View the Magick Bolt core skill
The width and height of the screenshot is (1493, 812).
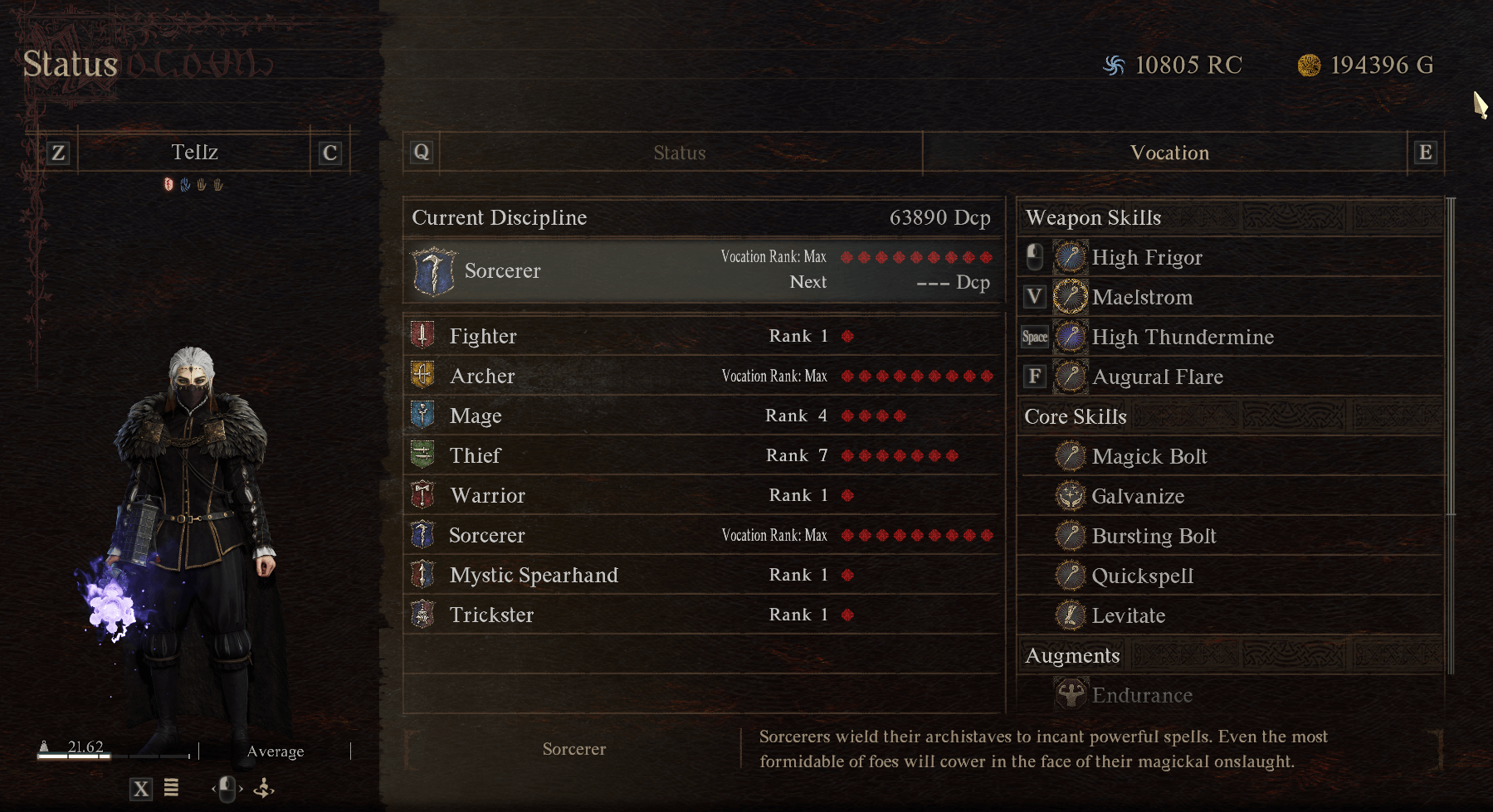click(x=1149, y=456)
